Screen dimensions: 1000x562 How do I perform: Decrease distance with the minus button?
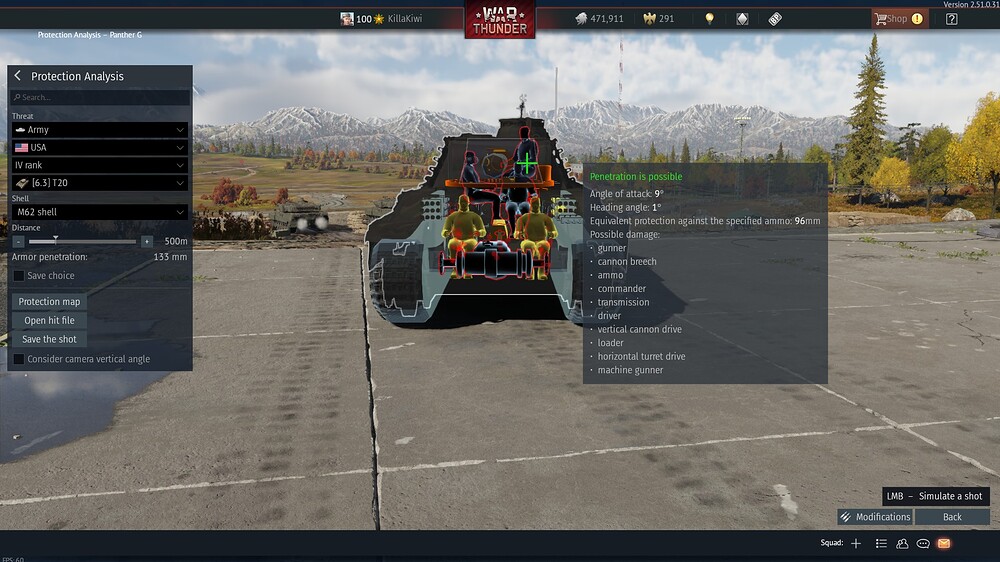pos(19,241)
